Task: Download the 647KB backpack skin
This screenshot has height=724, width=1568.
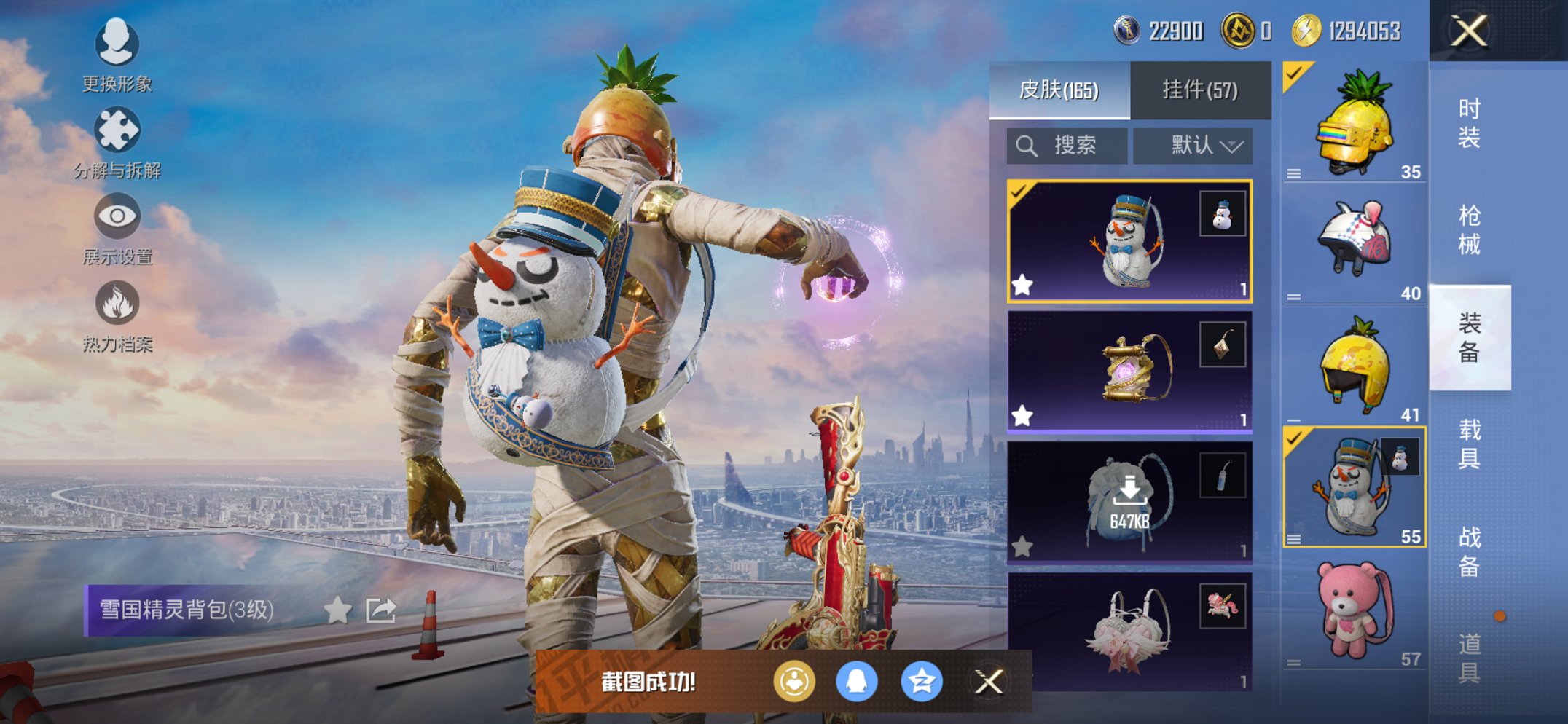Action: (x=1129, y=502)
